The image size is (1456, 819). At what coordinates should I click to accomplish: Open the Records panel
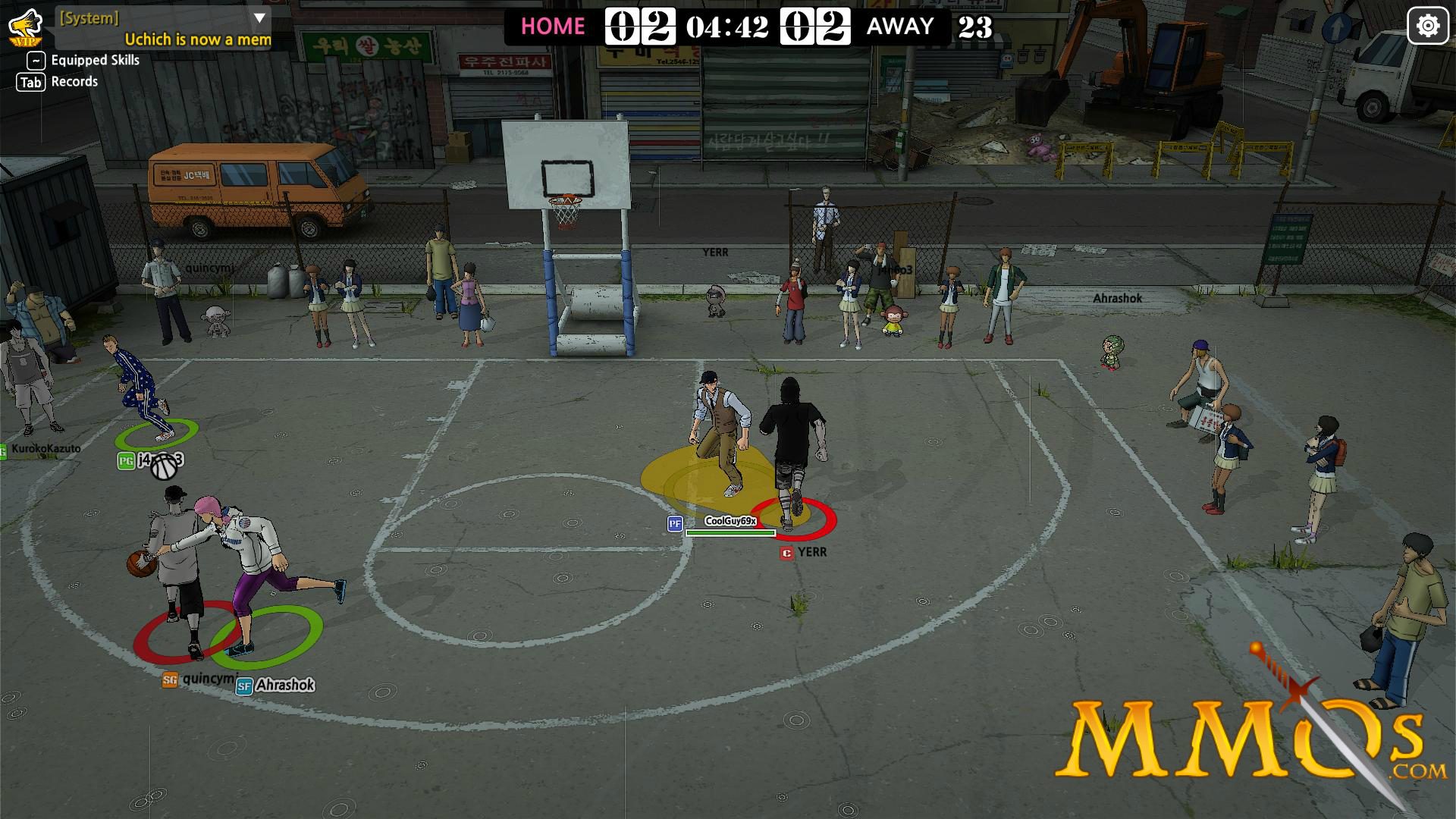[75, 81]
